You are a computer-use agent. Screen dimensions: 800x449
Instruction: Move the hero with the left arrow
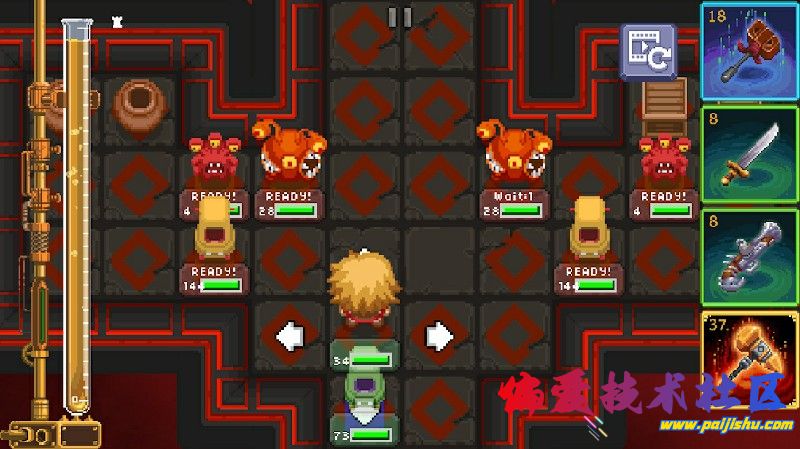pyautogui.click(x=289, y=336)
